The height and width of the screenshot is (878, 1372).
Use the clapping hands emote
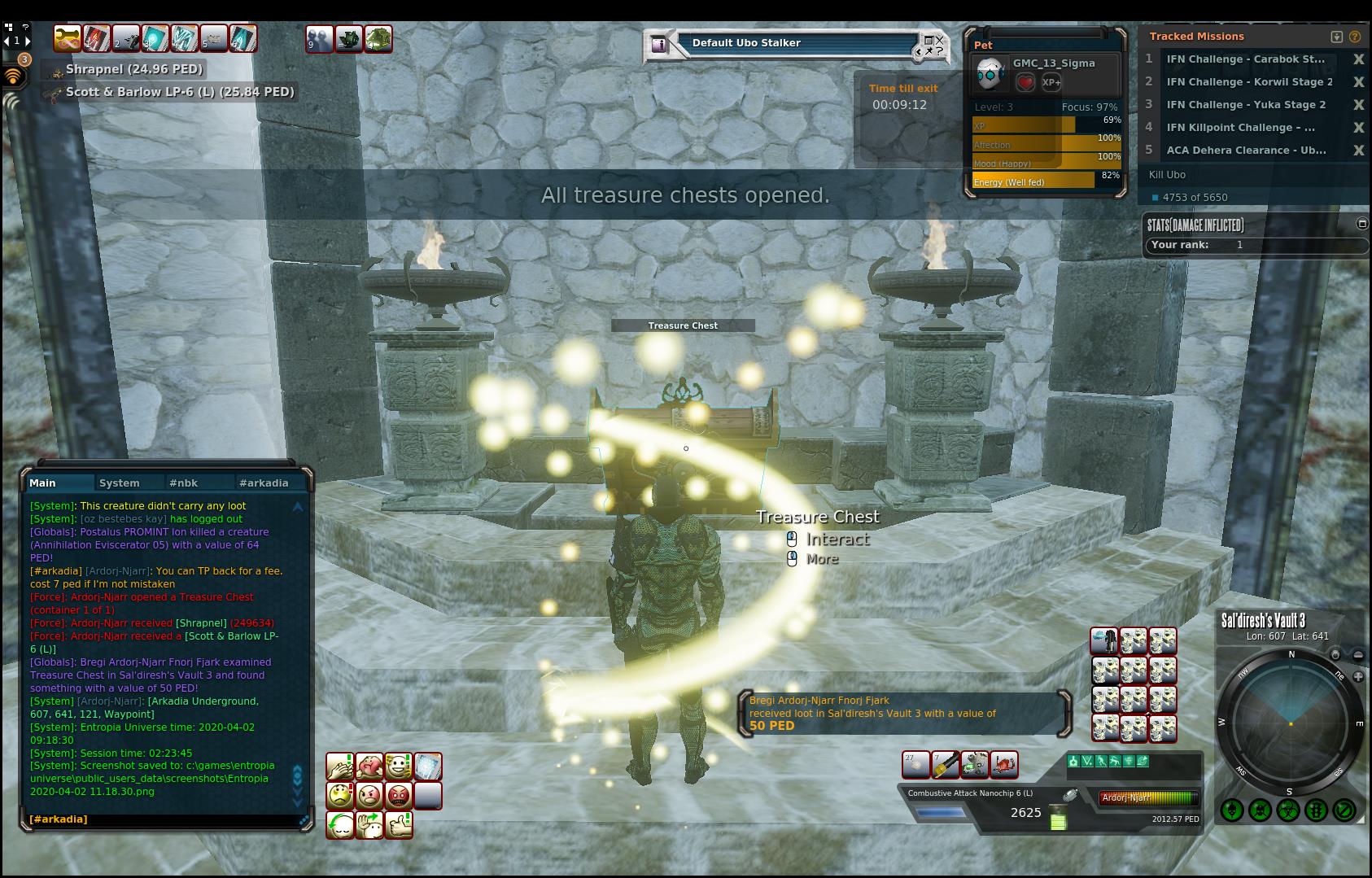pos(340,767)
